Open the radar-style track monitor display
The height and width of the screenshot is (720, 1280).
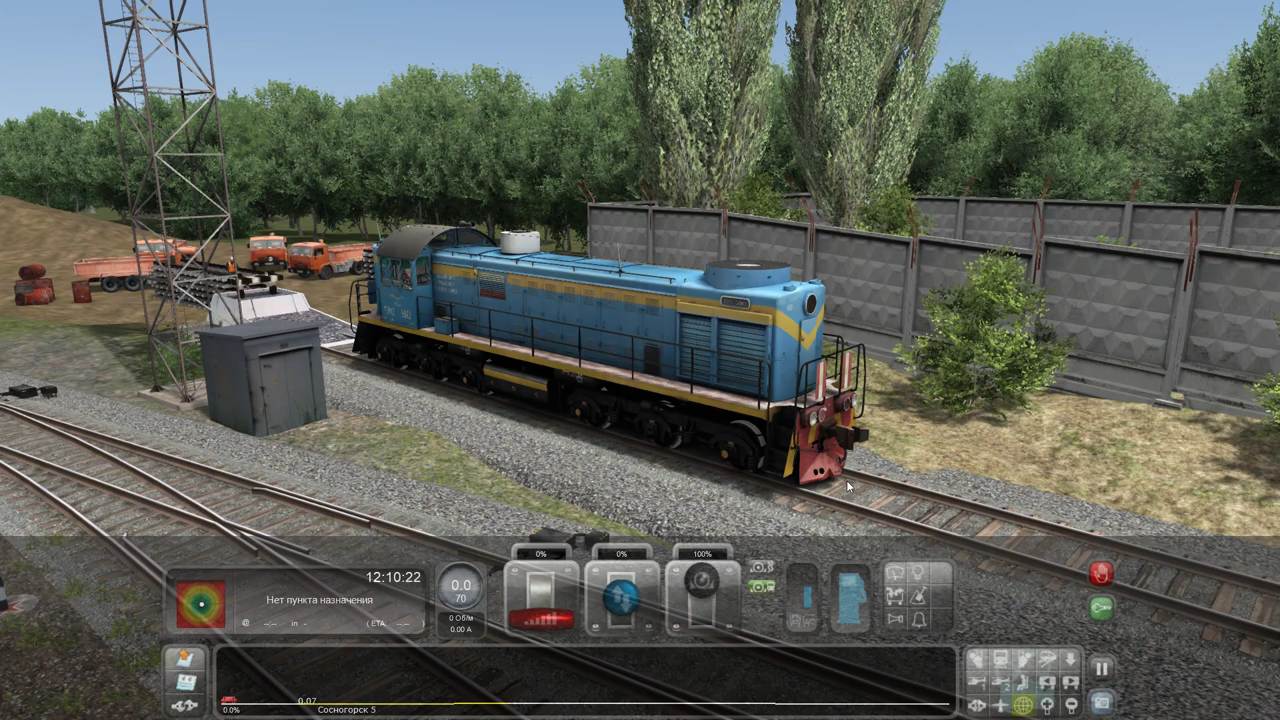[x=201, y=604]
